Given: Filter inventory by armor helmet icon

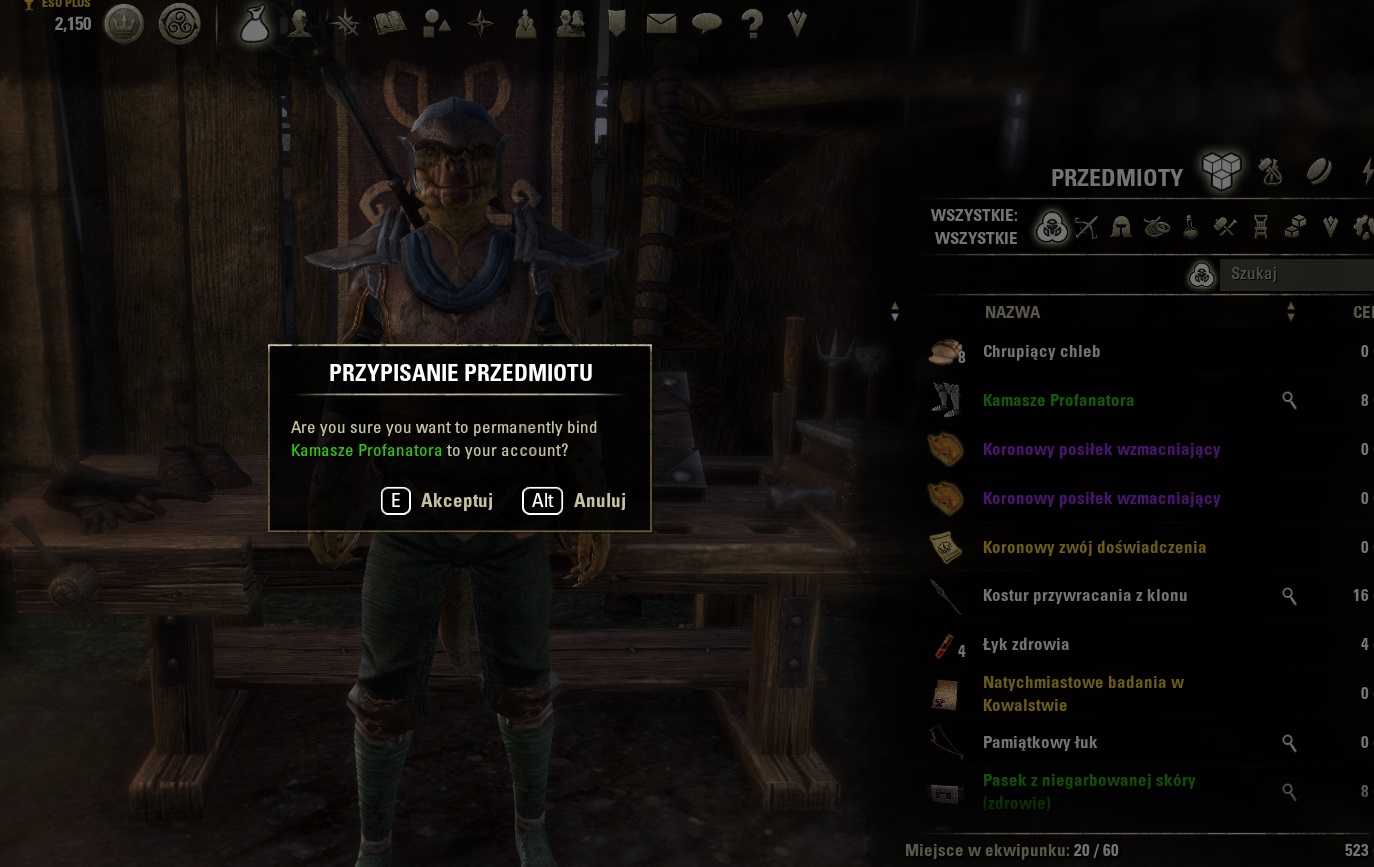Looking at the screenshot, I should coord(1121,227).
